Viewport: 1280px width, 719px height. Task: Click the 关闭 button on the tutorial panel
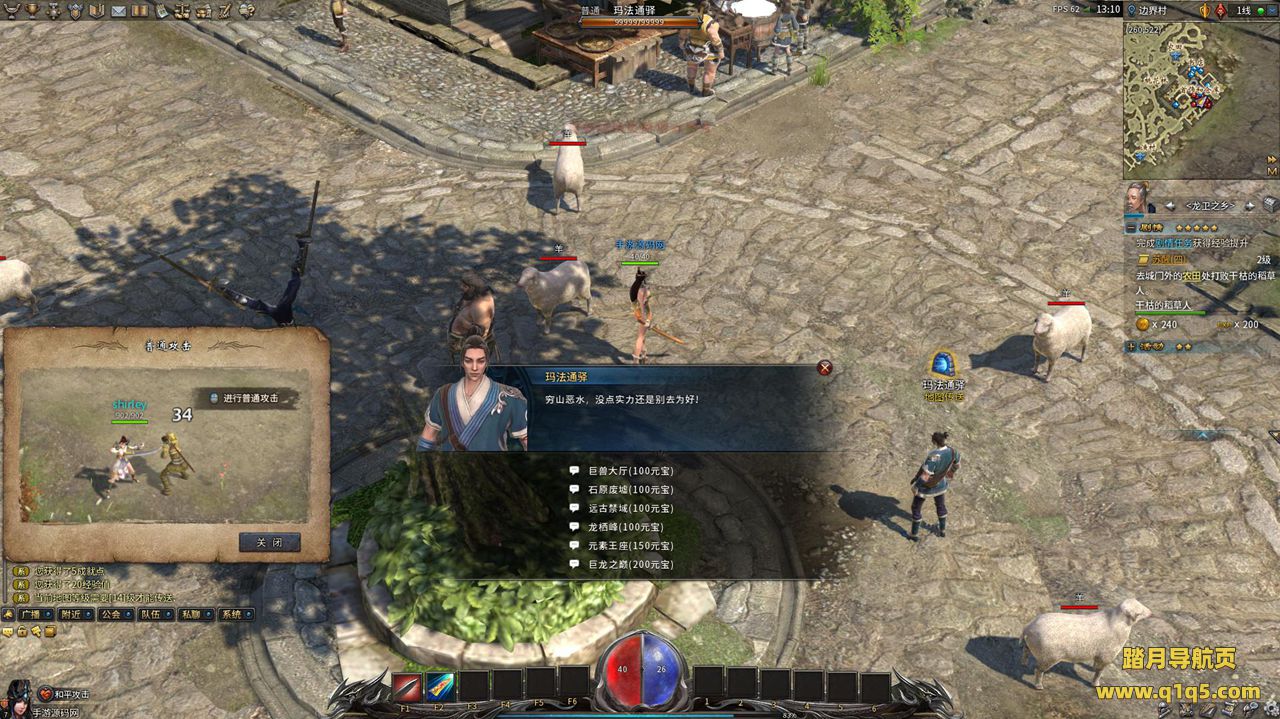tap(269, 543)
